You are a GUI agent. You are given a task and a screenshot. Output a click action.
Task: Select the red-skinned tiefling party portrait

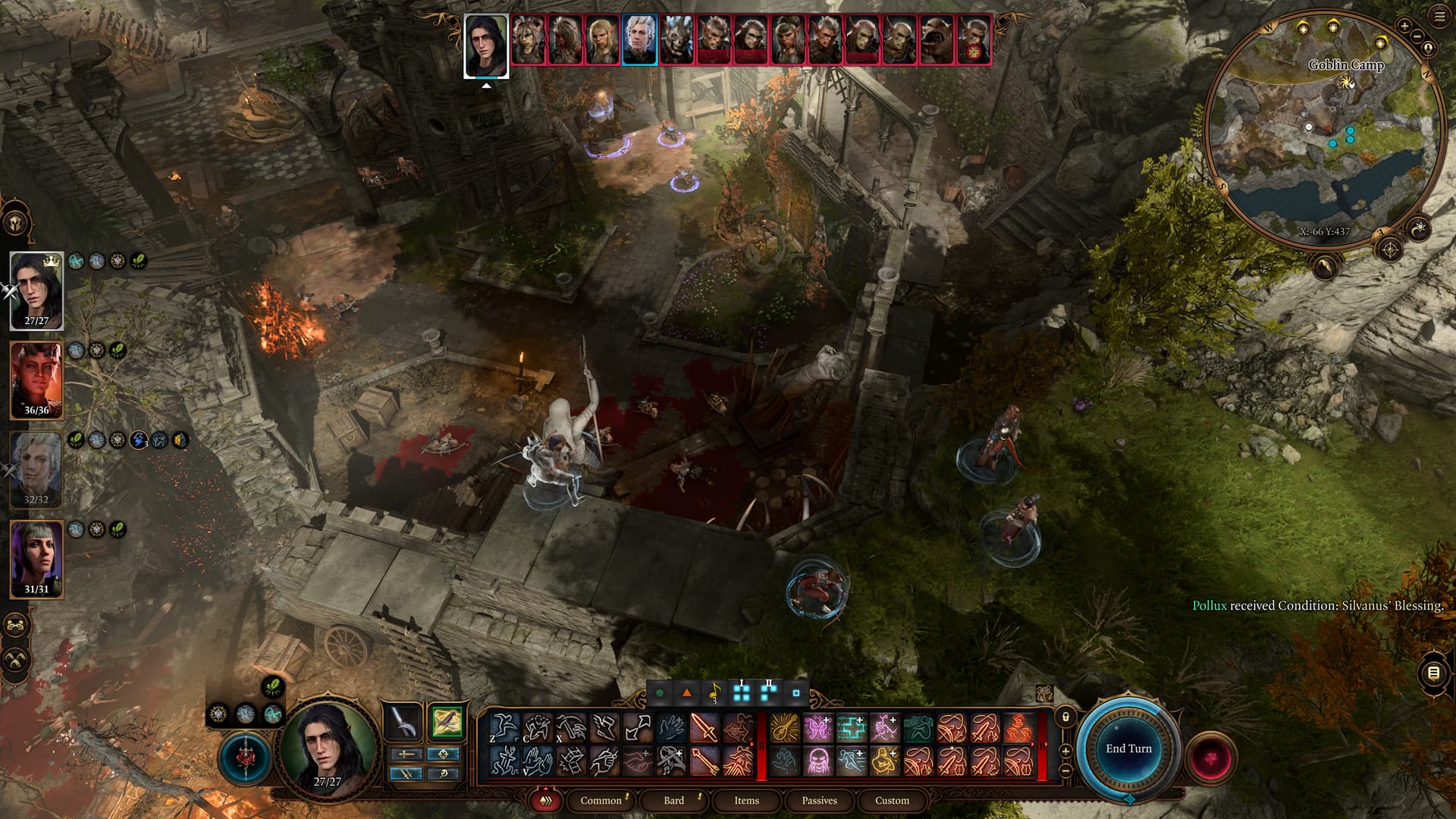tap(36, 379)
